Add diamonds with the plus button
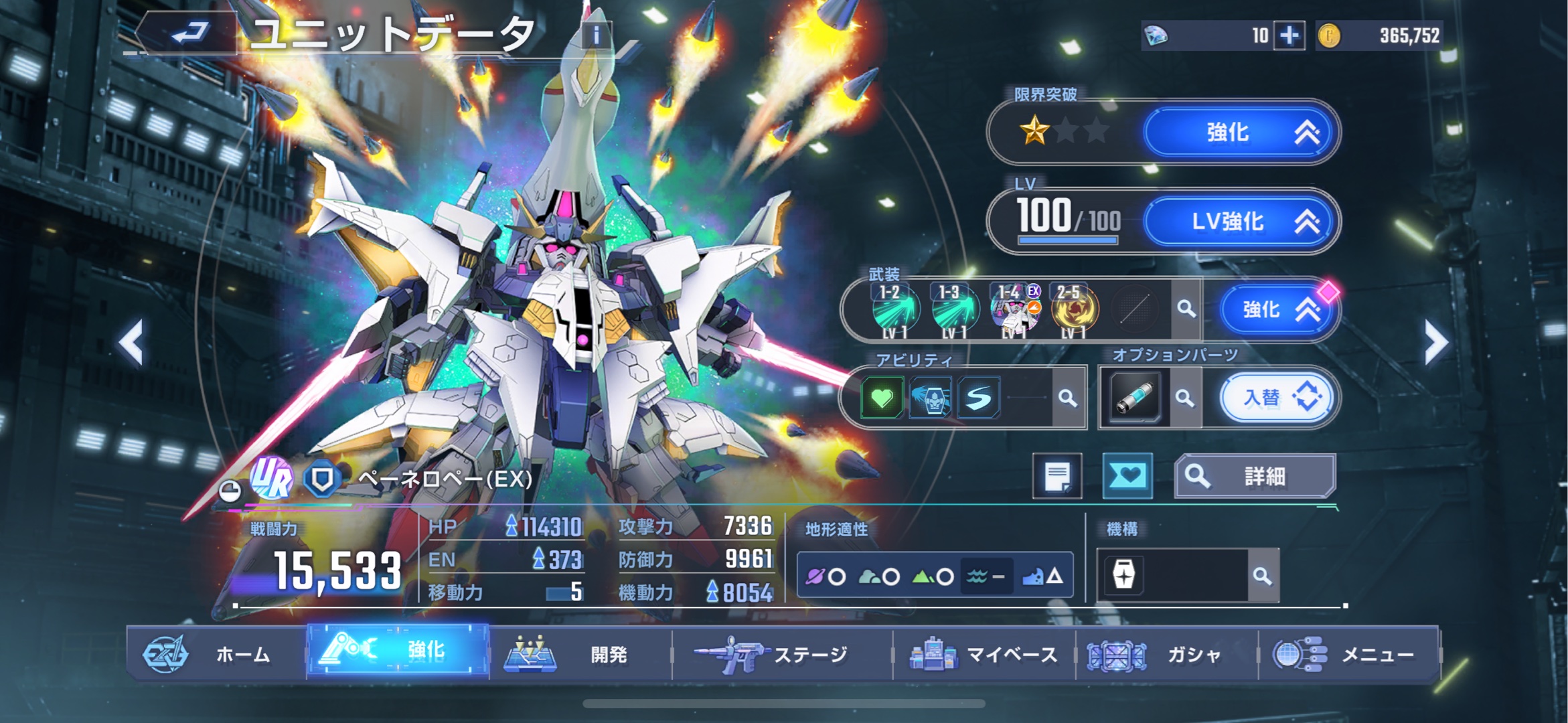This screenshot has width=1568, height=723. click(1289, 35)
